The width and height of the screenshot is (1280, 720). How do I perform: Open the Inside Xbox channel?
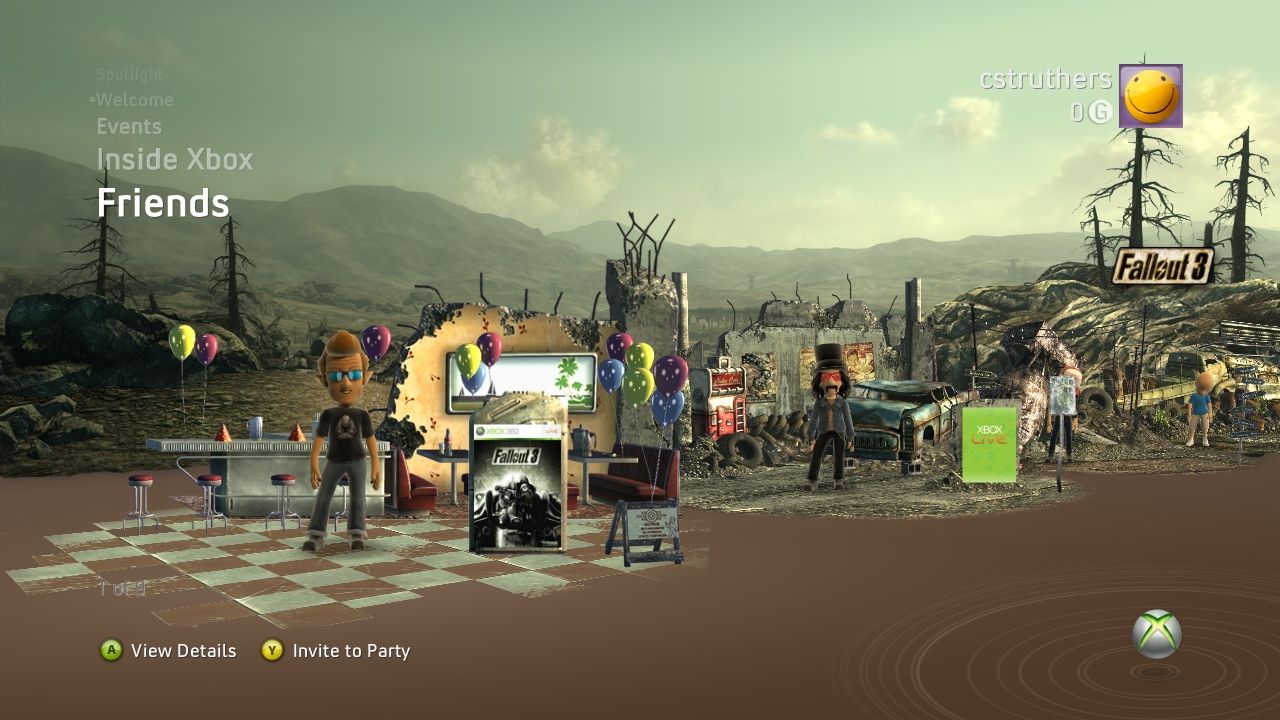click(175, 159)
